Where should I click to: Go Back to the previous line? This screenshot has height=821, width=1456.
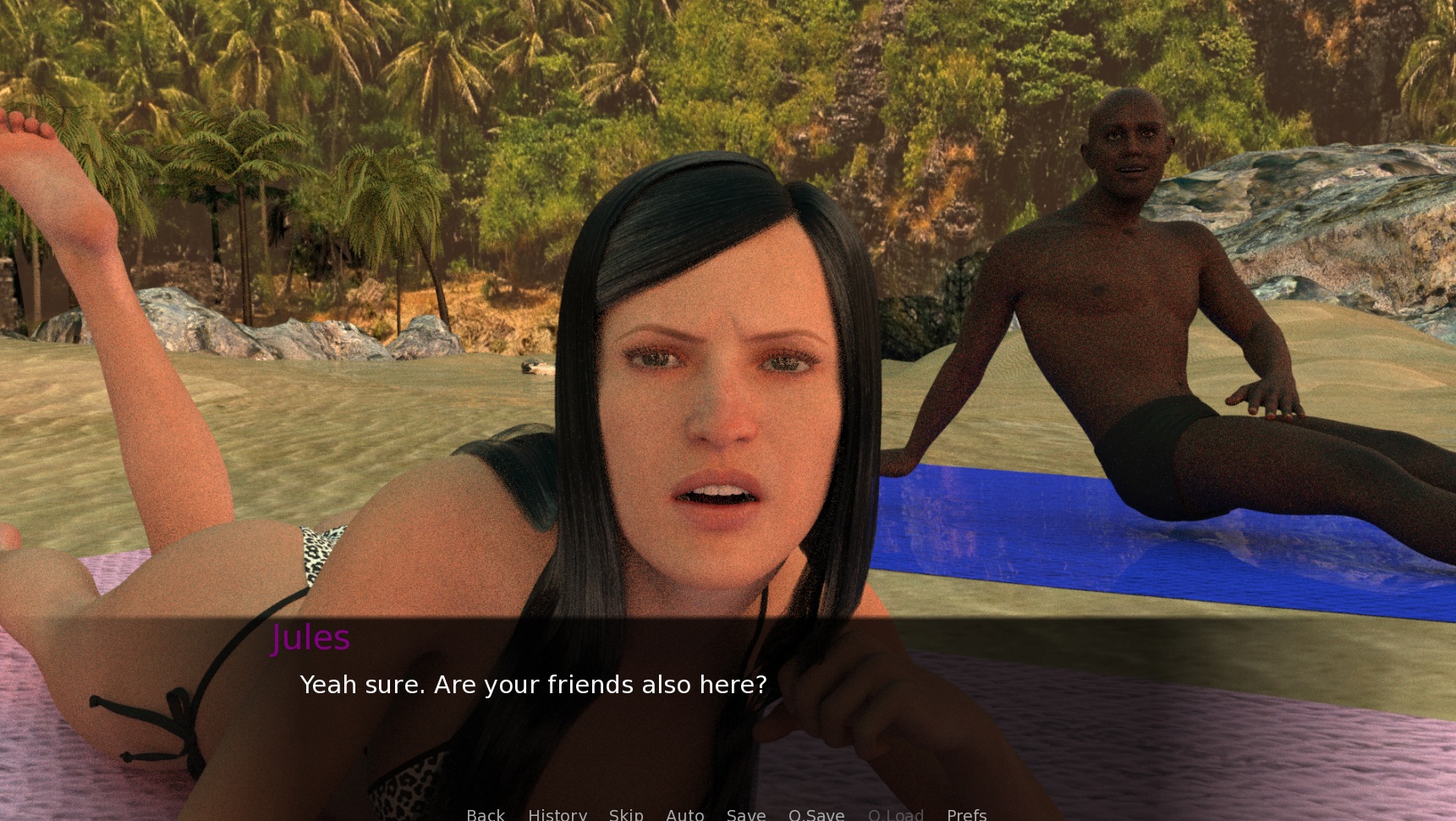tap(485, 814)
